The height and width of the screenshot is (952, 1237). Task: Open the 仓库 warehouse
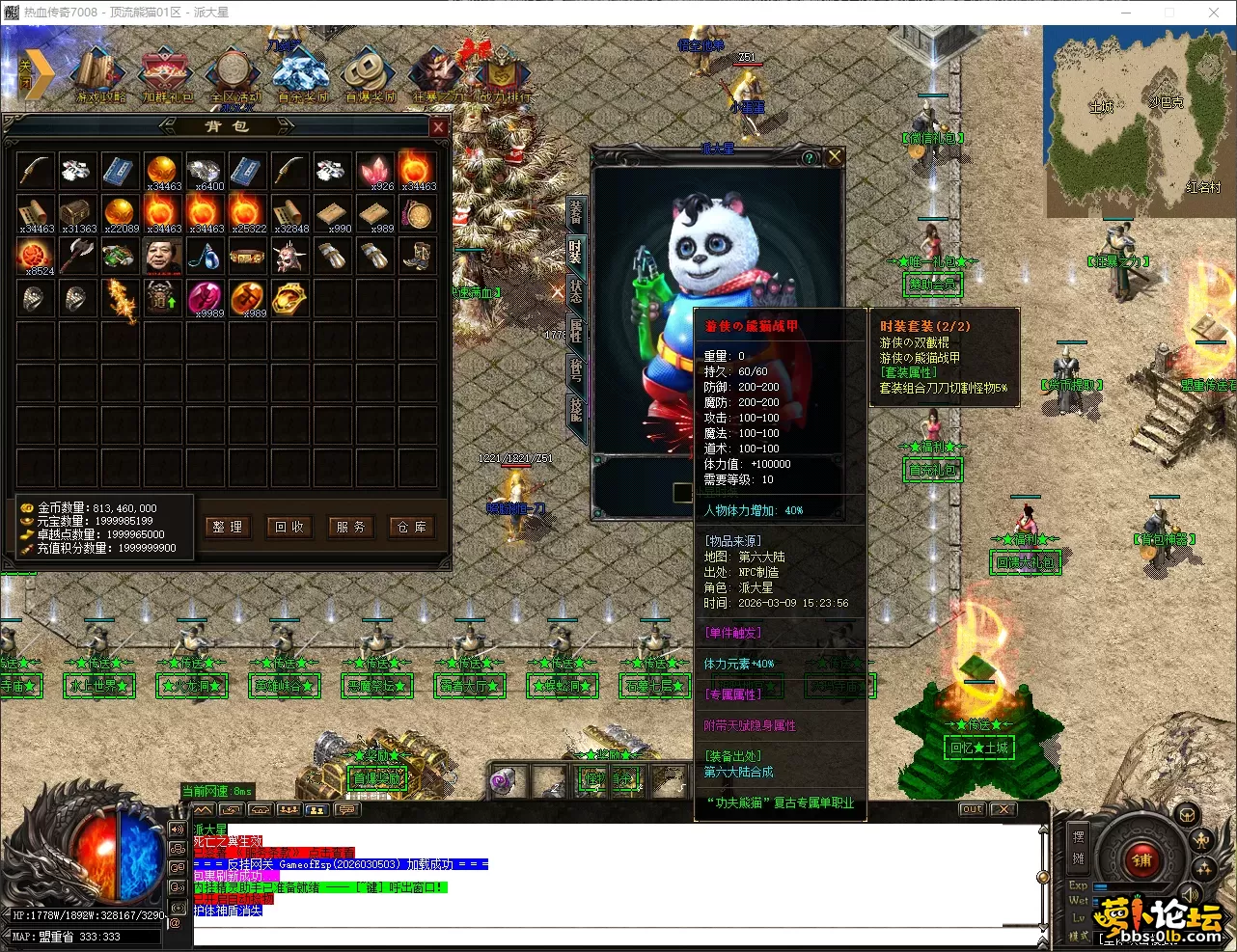pyautogui.click(x=411, y=527)
